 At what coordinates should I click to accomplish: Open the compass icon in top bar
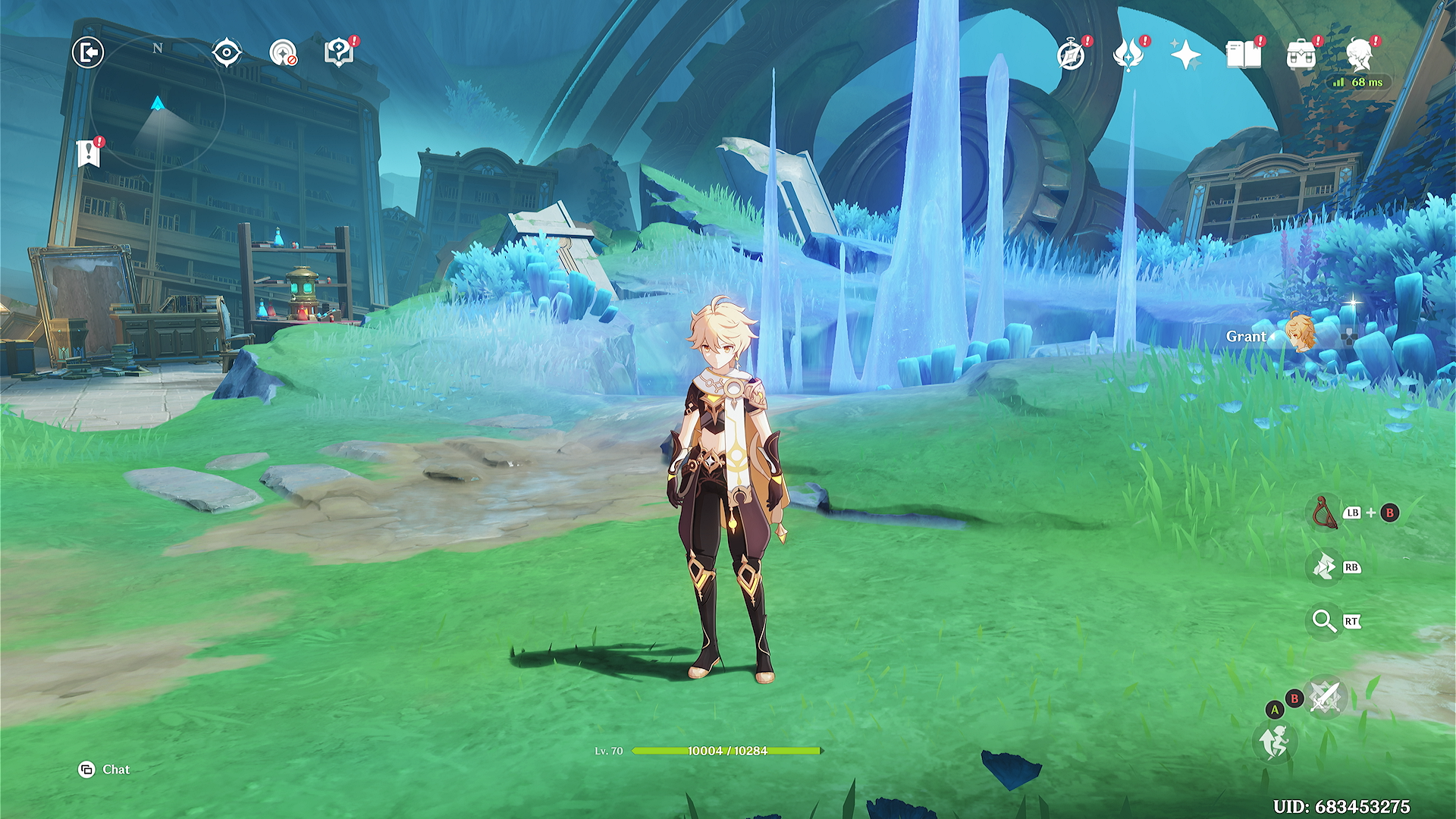pos(1071,55)
